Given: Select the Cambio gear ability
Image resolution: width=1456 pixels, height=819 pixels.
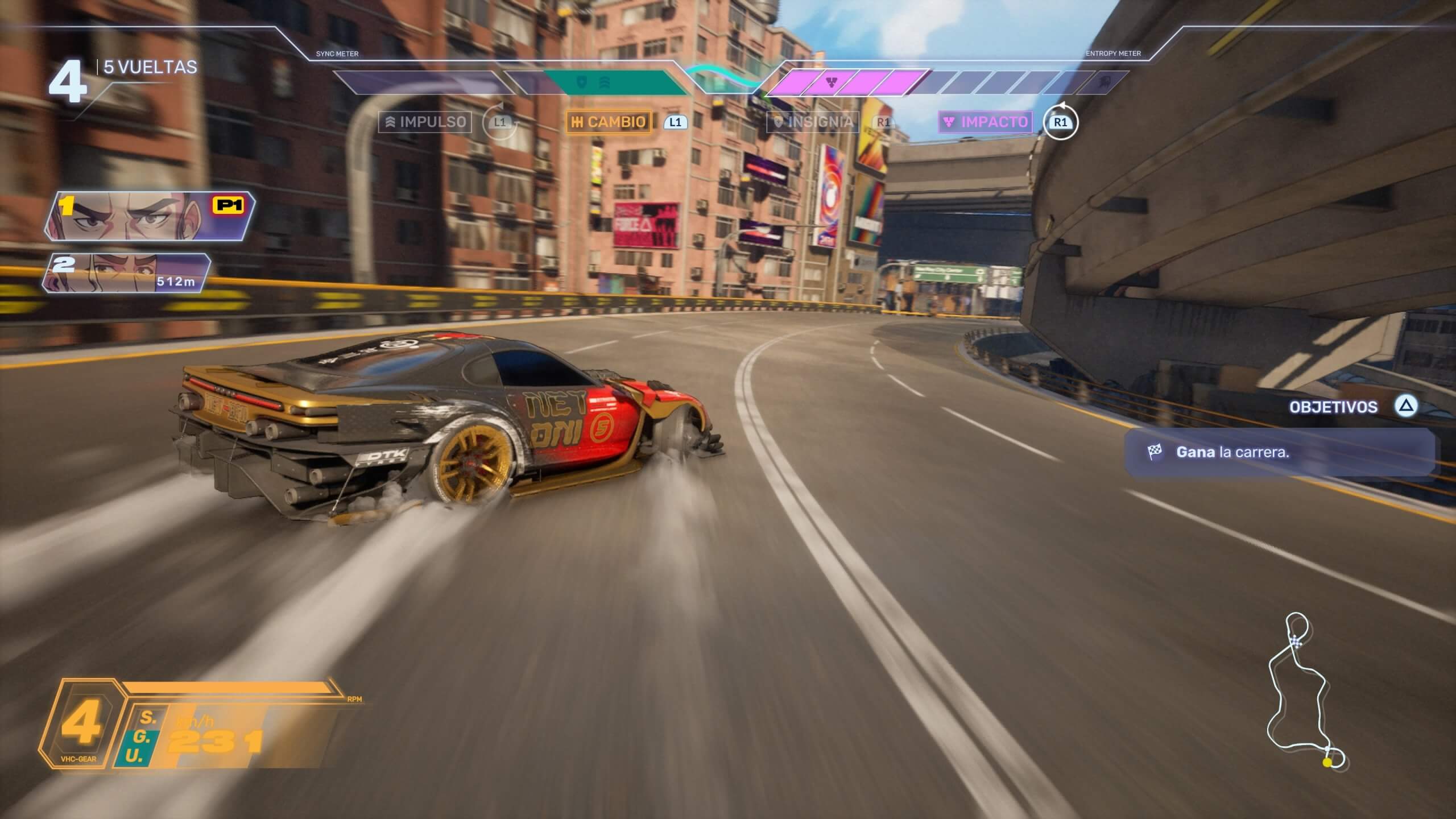Looking at the screenshot, I should click(609, 122).
